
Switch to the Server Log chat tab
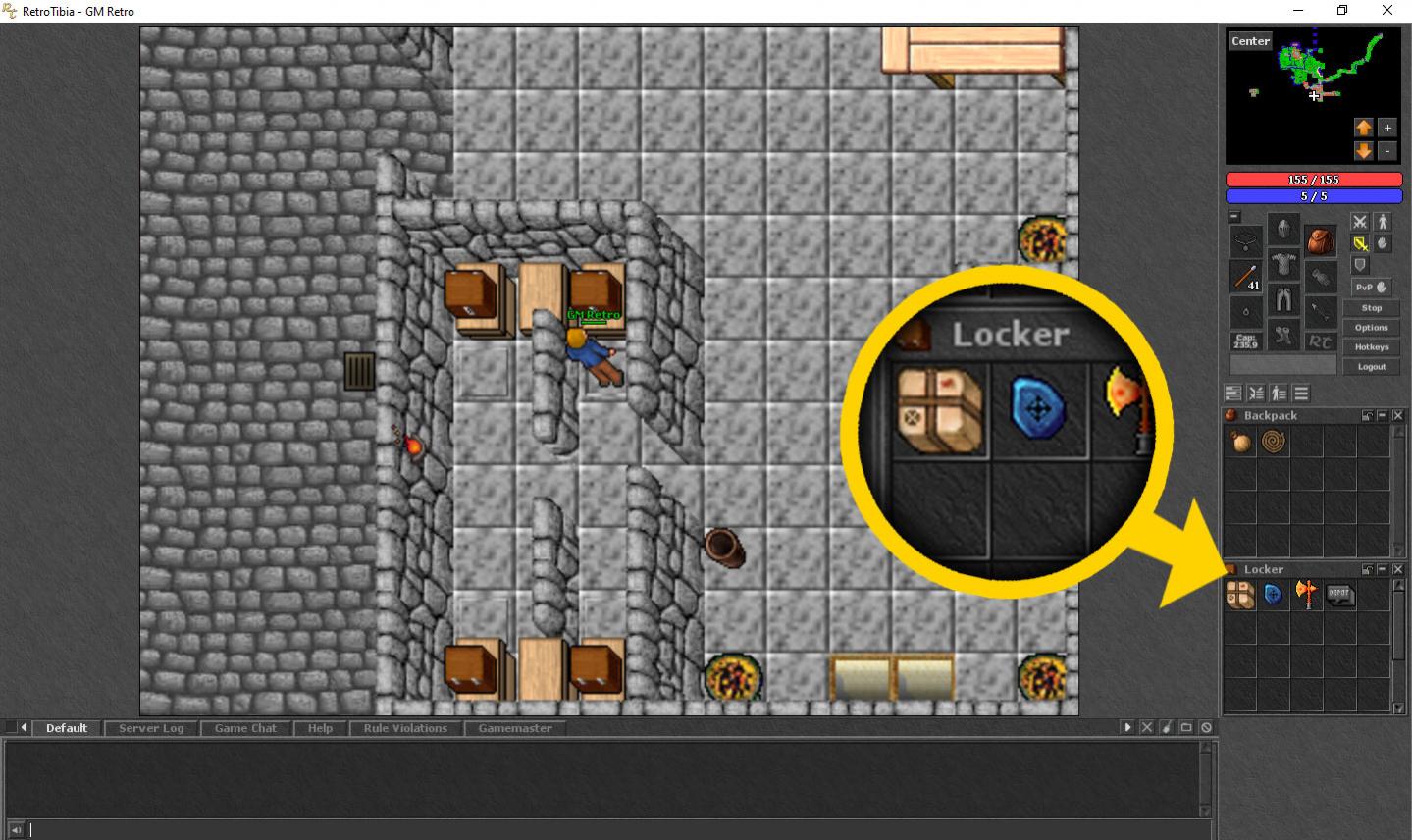point(151,728)
